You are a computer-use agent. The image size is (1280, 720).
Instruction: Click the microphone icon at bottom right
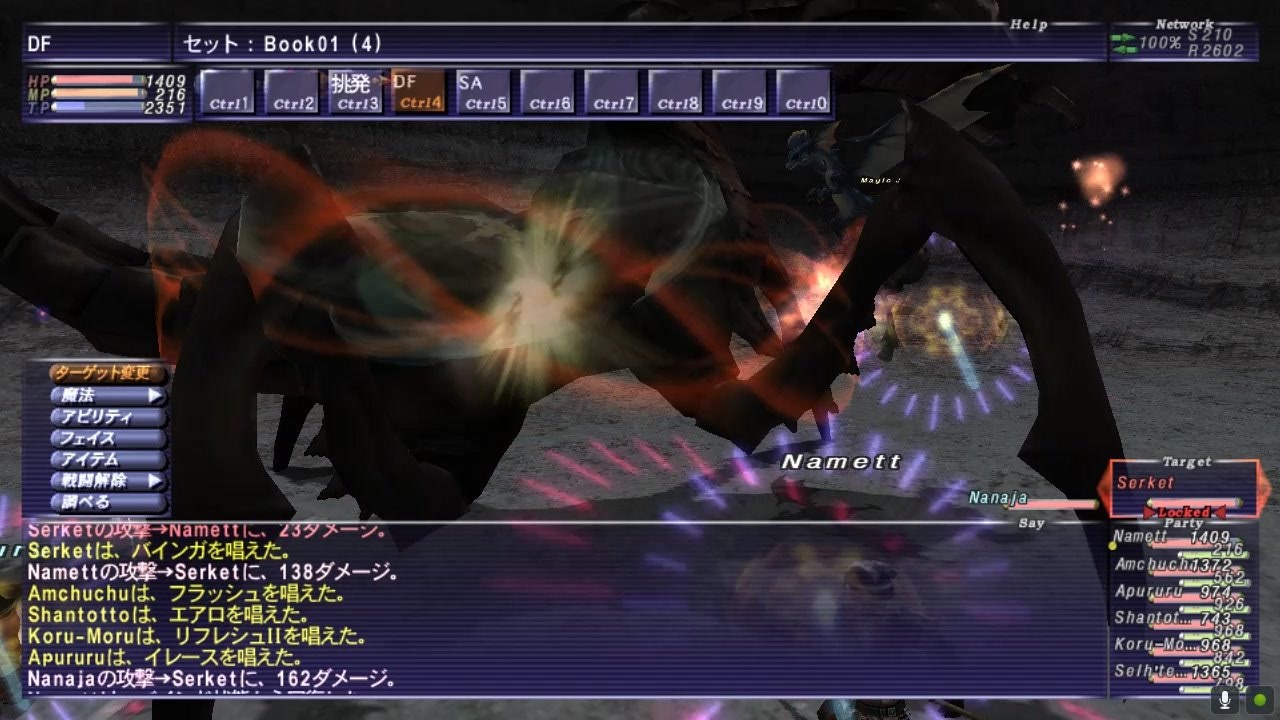(x=1224, y=699)
